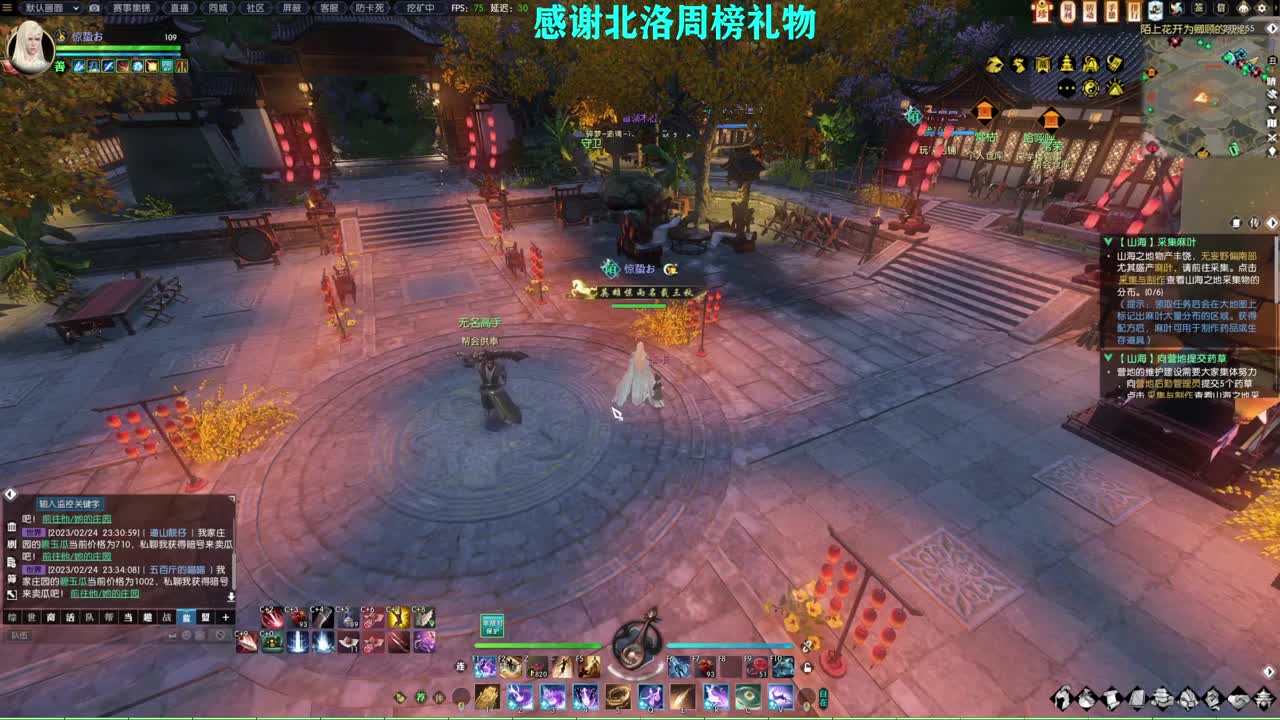Click the funnel filter icon beside the minimap
1280x720 pixels.
pyautogui.click(x=1272, y=108)
